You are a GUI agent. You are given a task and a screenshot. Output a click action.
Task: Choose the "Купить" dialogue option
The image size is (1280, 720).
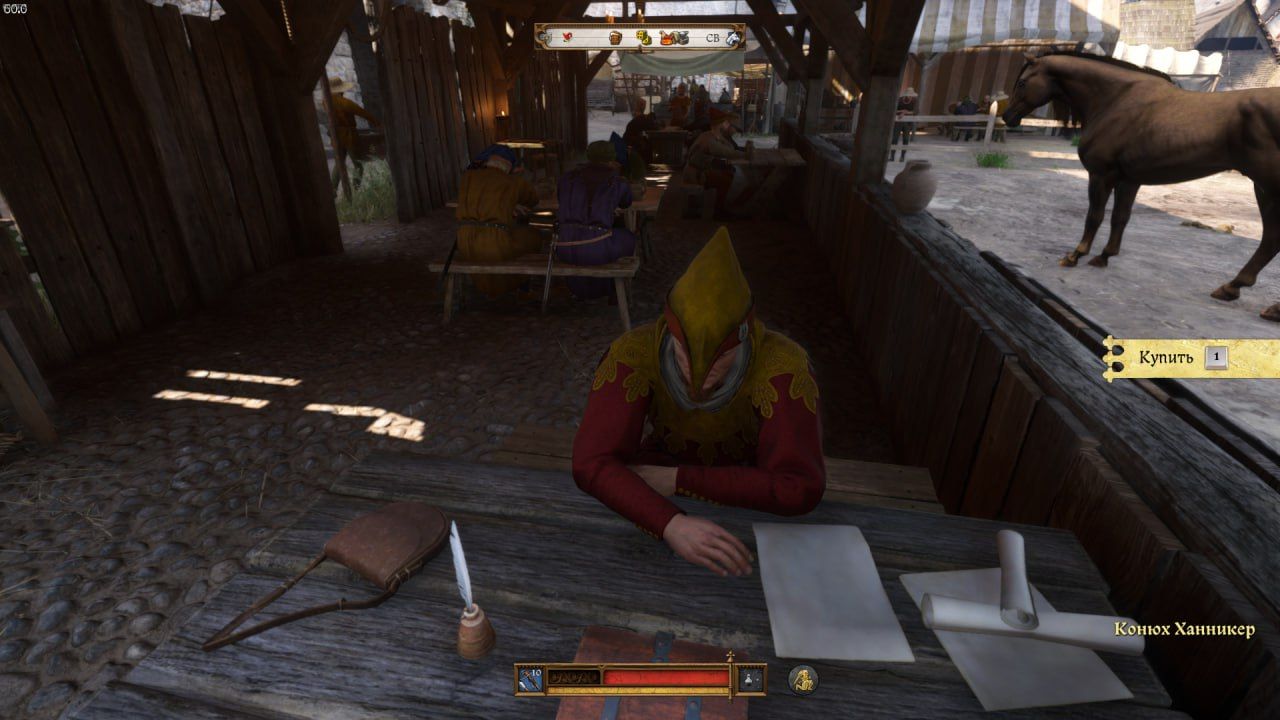click(1166, 357)
